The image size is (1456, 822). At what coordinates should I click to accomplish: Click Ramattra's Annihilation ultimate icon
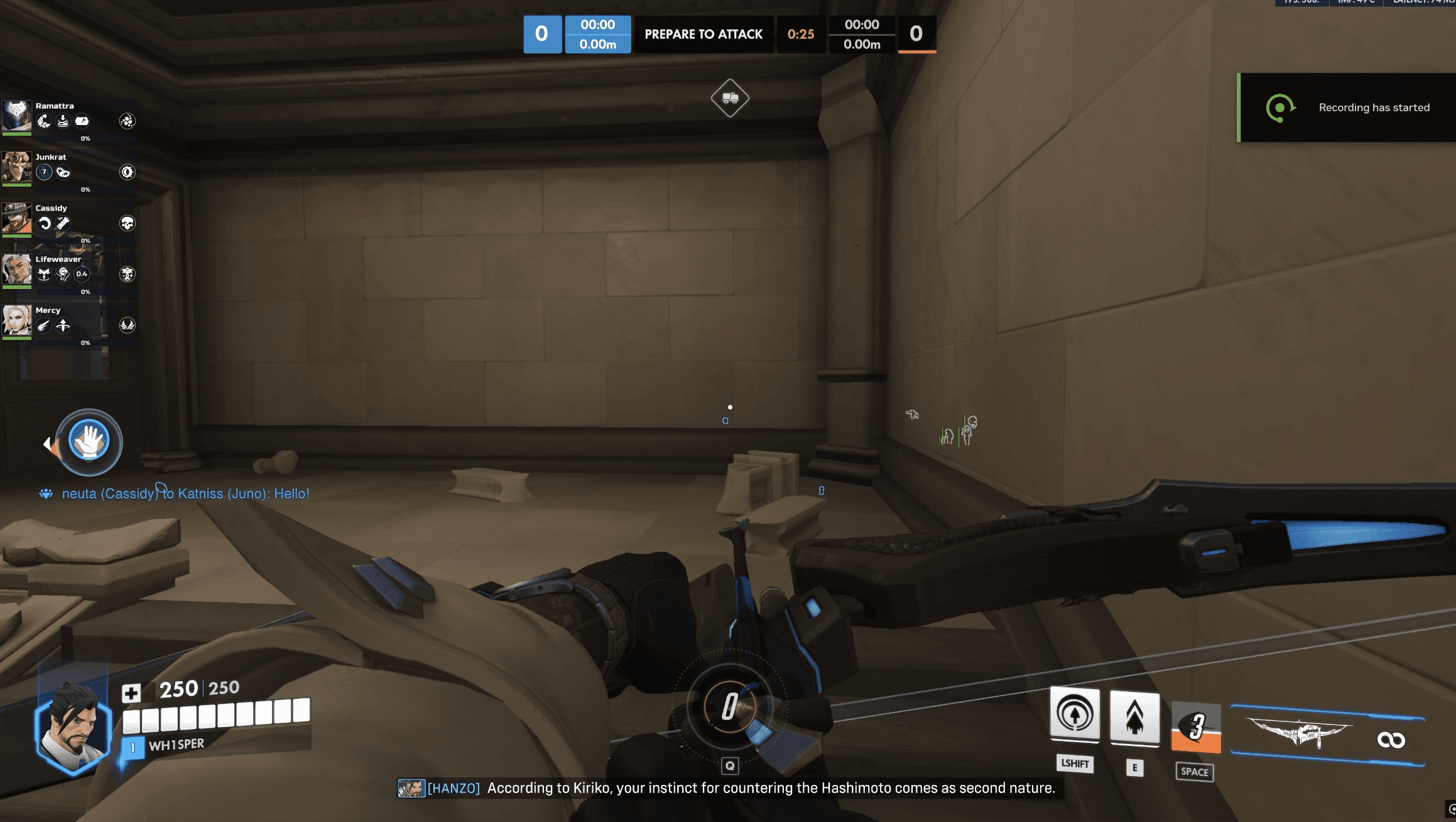coord(128,121)
